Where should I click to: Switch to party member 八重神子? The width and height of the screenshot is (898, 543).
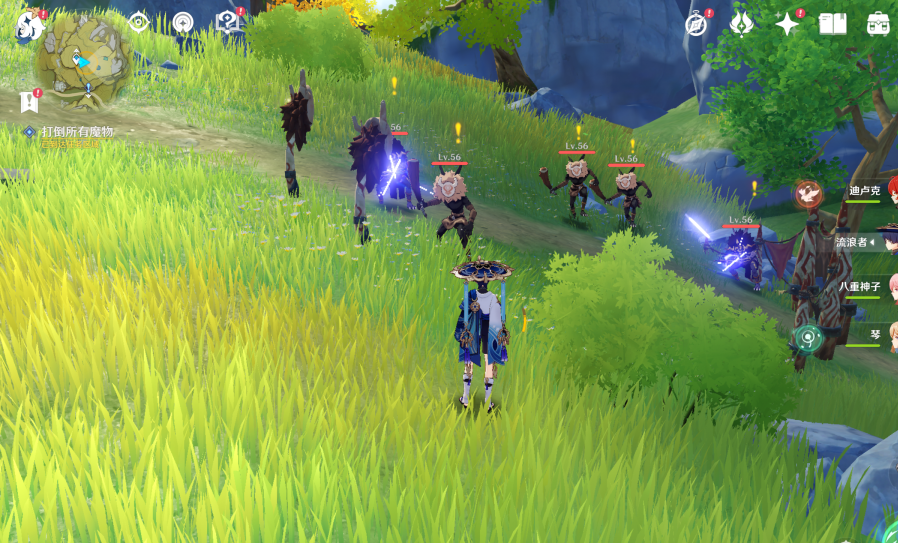coord(861,287)
